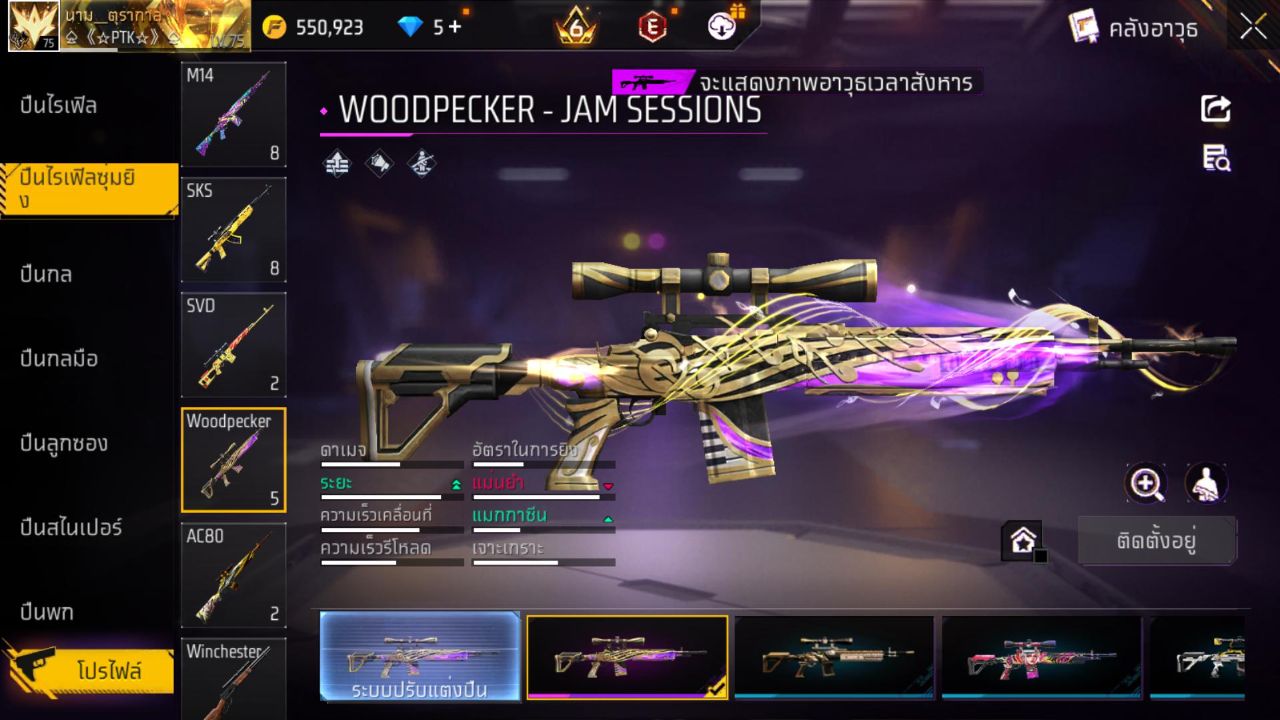The image size is (1280, 720).
Task: Click the E esports badge at top
Action: pos(652,26)
